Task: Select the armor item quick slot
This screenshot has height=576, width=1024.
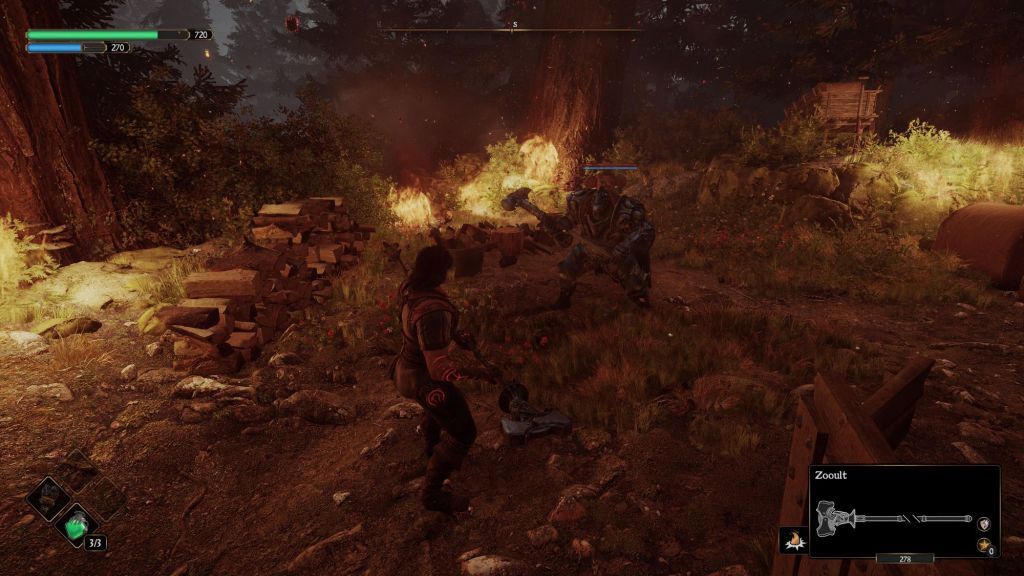Action: click(x=48, y=497)
